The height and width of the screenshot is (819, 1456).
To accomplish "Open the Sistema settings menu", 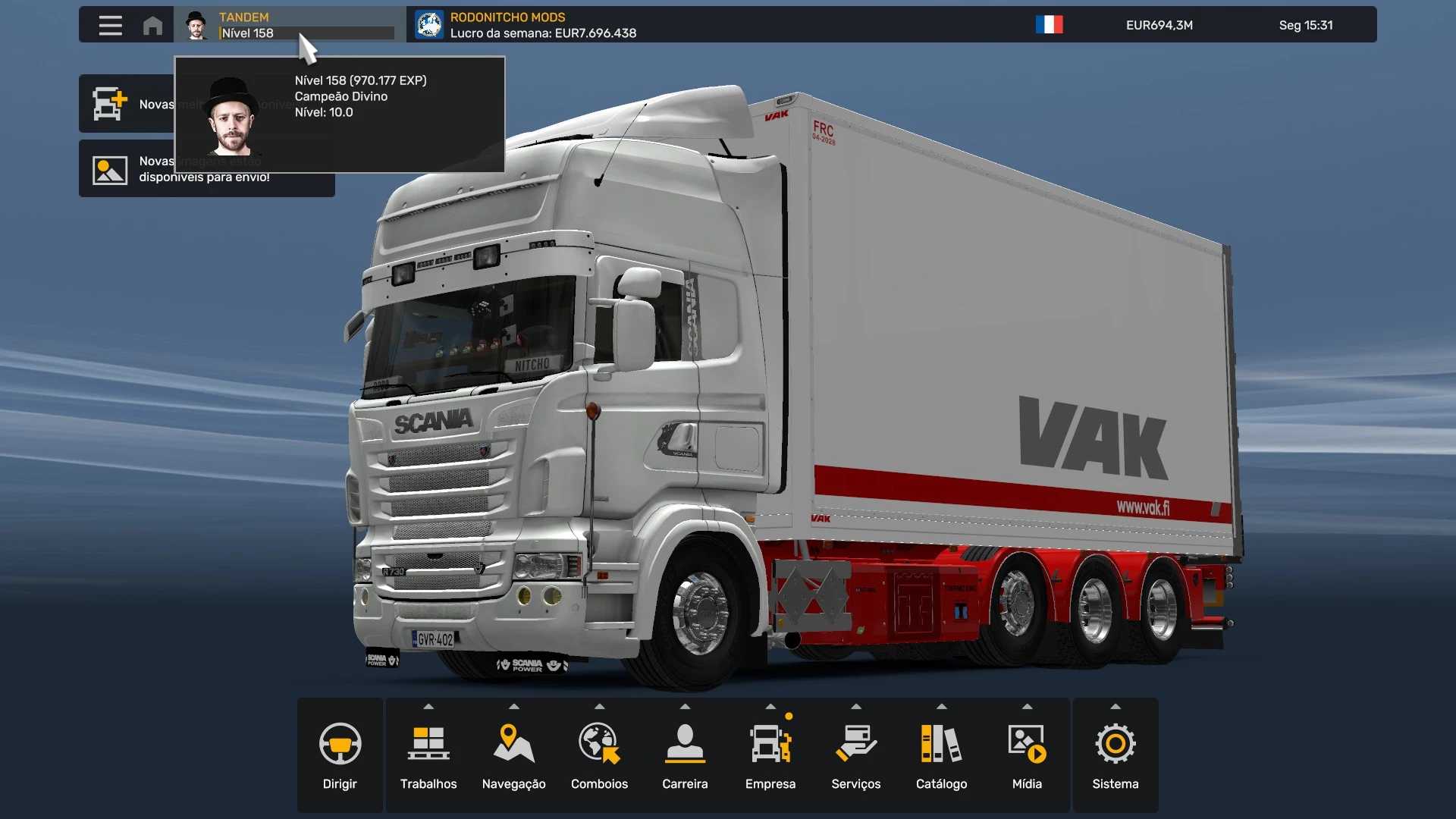I will [x=1115, y=755].
